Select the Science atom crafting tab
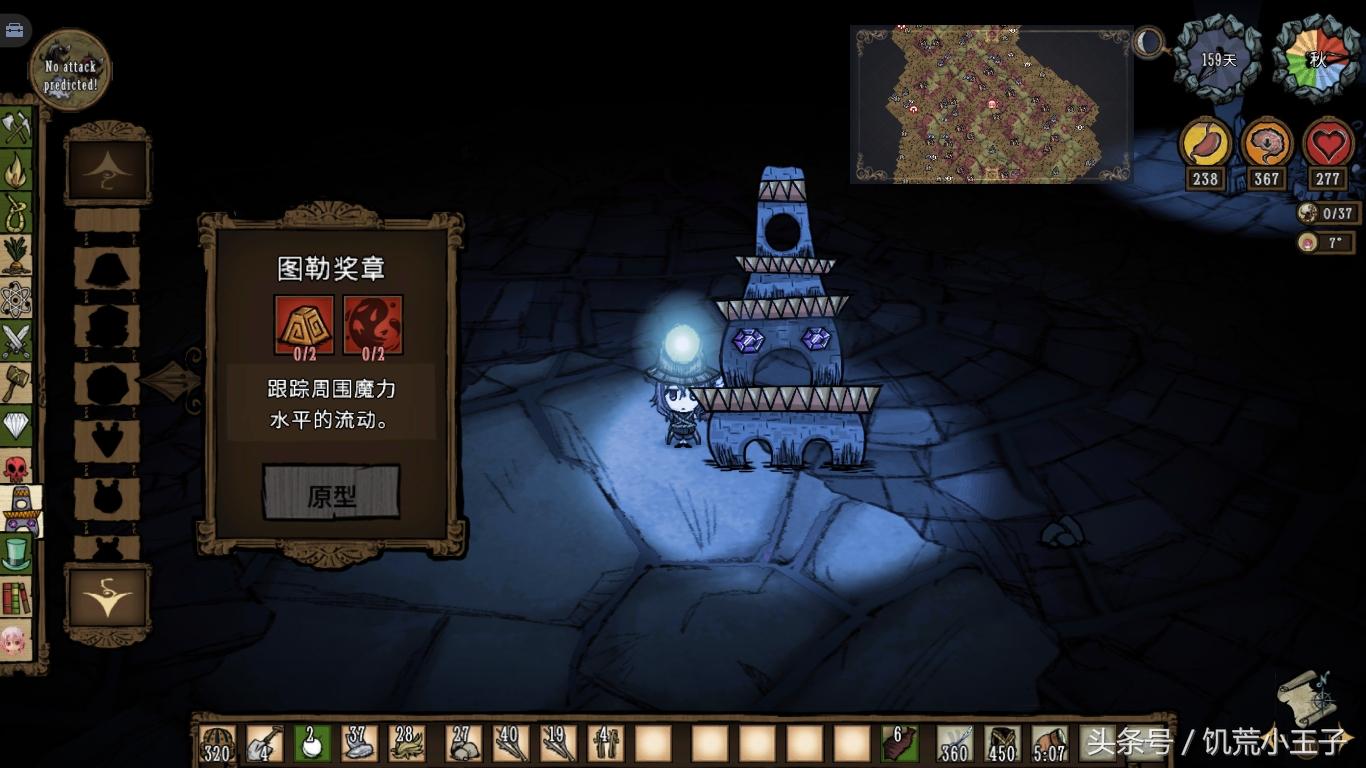The width and height of the screenshot is (1366, 768). tap(16, 299)
